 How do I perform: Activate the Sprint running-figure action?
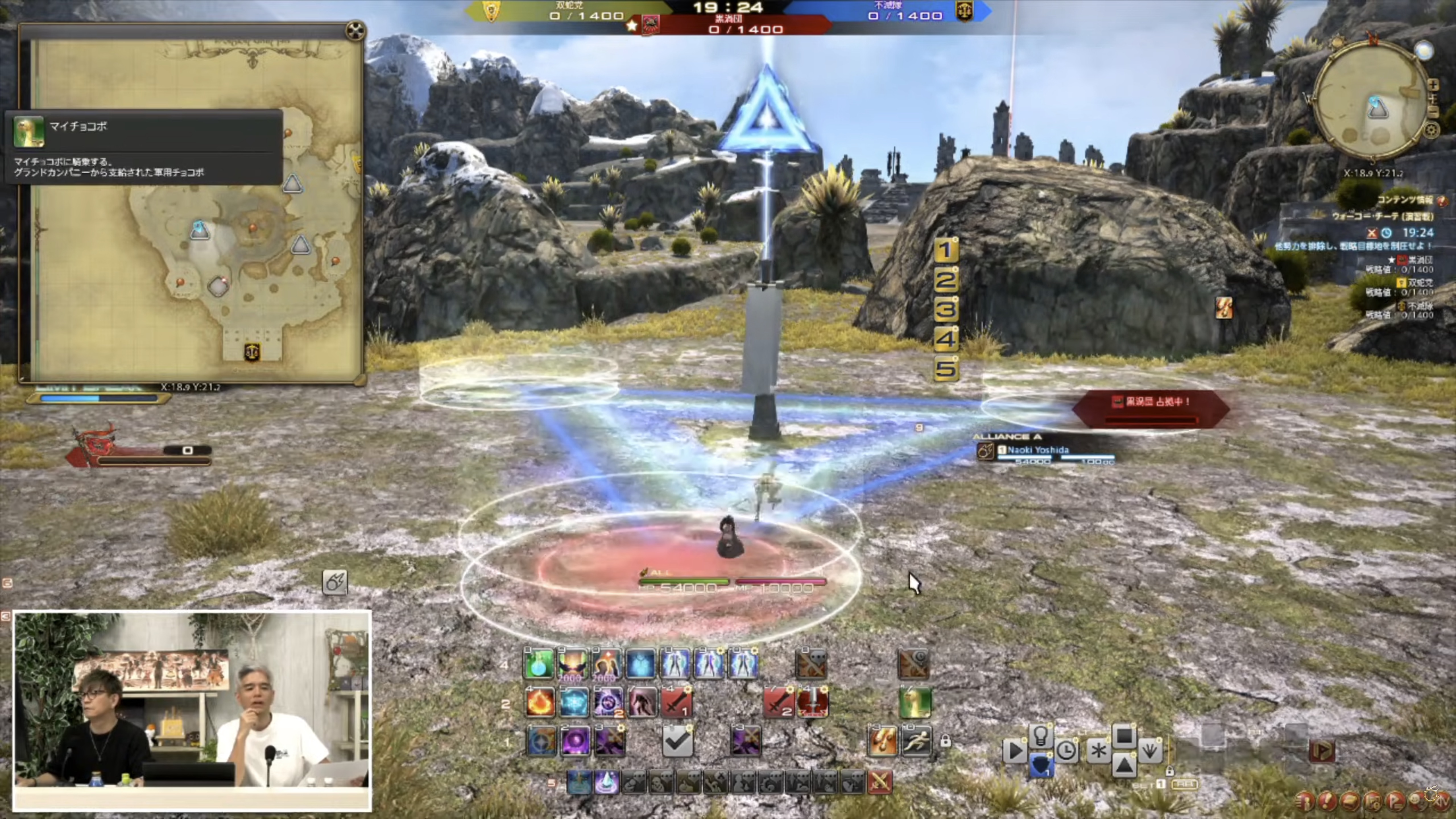point(916,741)
